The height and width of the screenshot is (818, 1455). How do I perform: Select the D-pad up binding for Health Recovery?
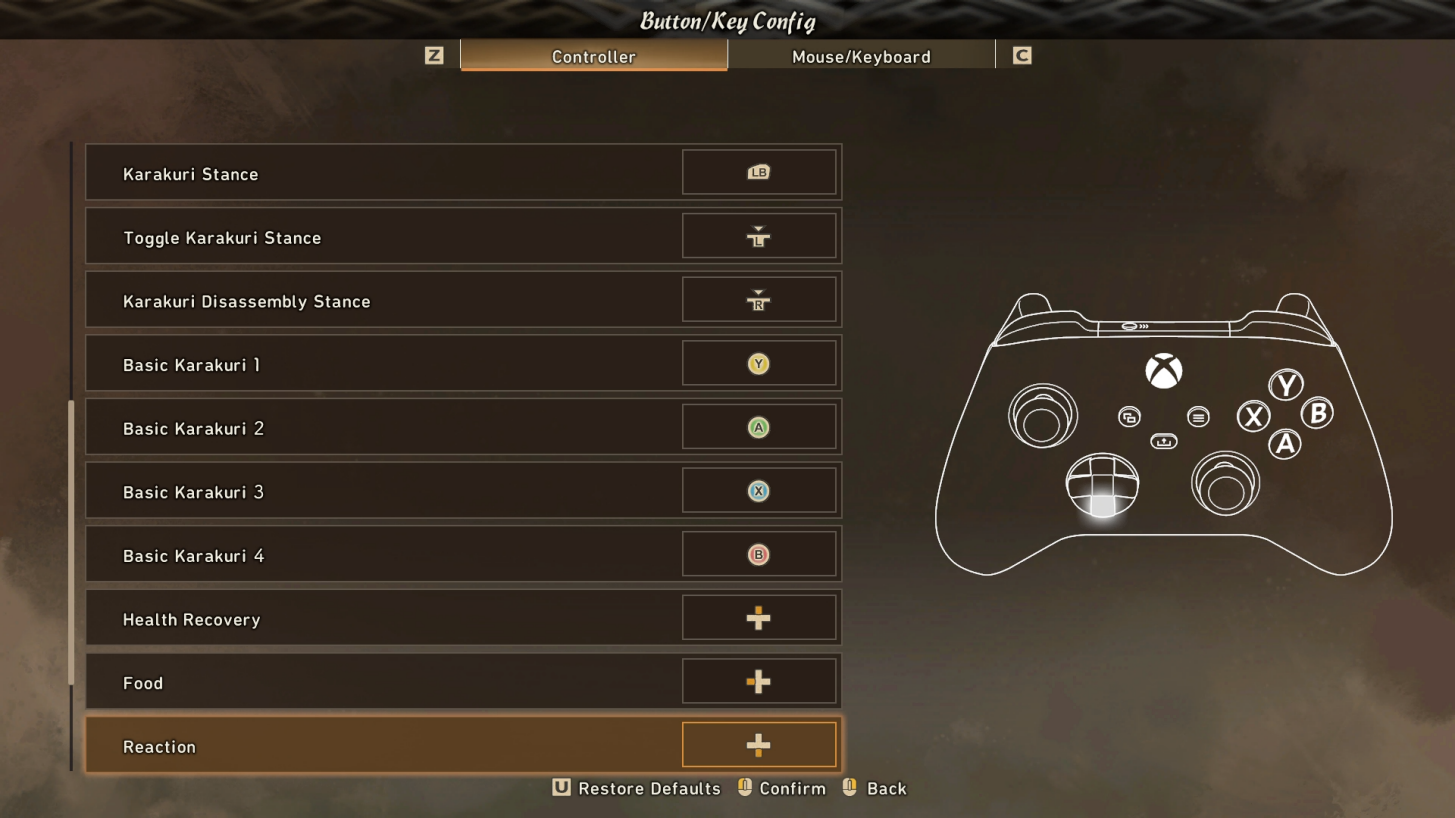click(x=758, y=618)
